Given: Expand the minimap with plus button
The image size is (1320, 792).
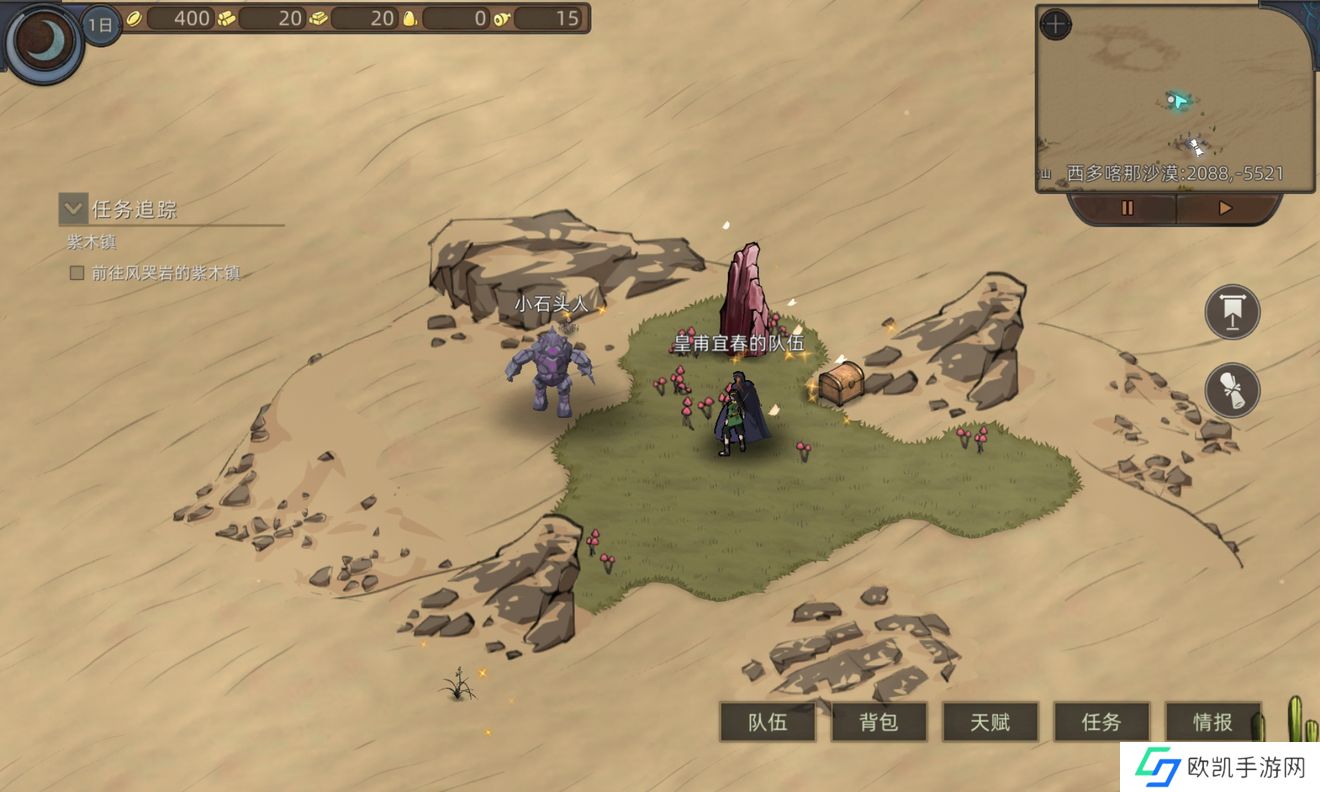Looking at the screenshot, I should [x=1055, y=24].
